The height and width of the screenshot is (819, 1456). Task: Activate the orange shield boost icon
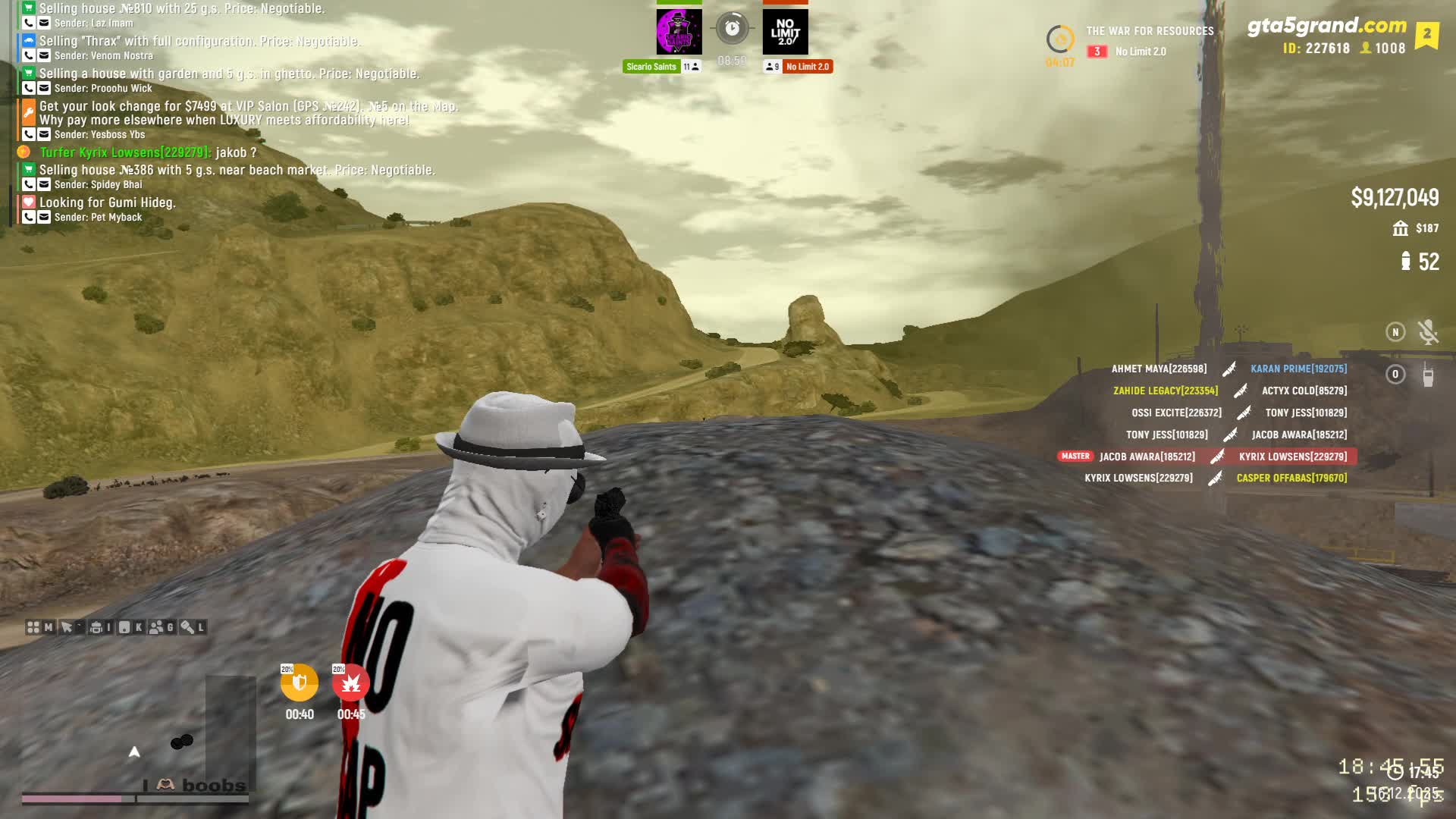point(300,682)
